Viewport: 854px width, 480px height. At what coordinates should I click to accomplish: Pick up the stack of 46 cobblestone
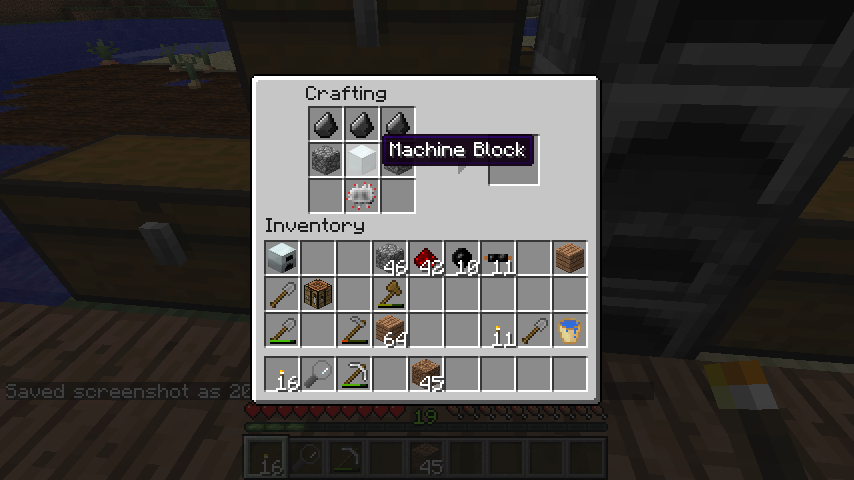pyautogui.click(x=390, y=258)
